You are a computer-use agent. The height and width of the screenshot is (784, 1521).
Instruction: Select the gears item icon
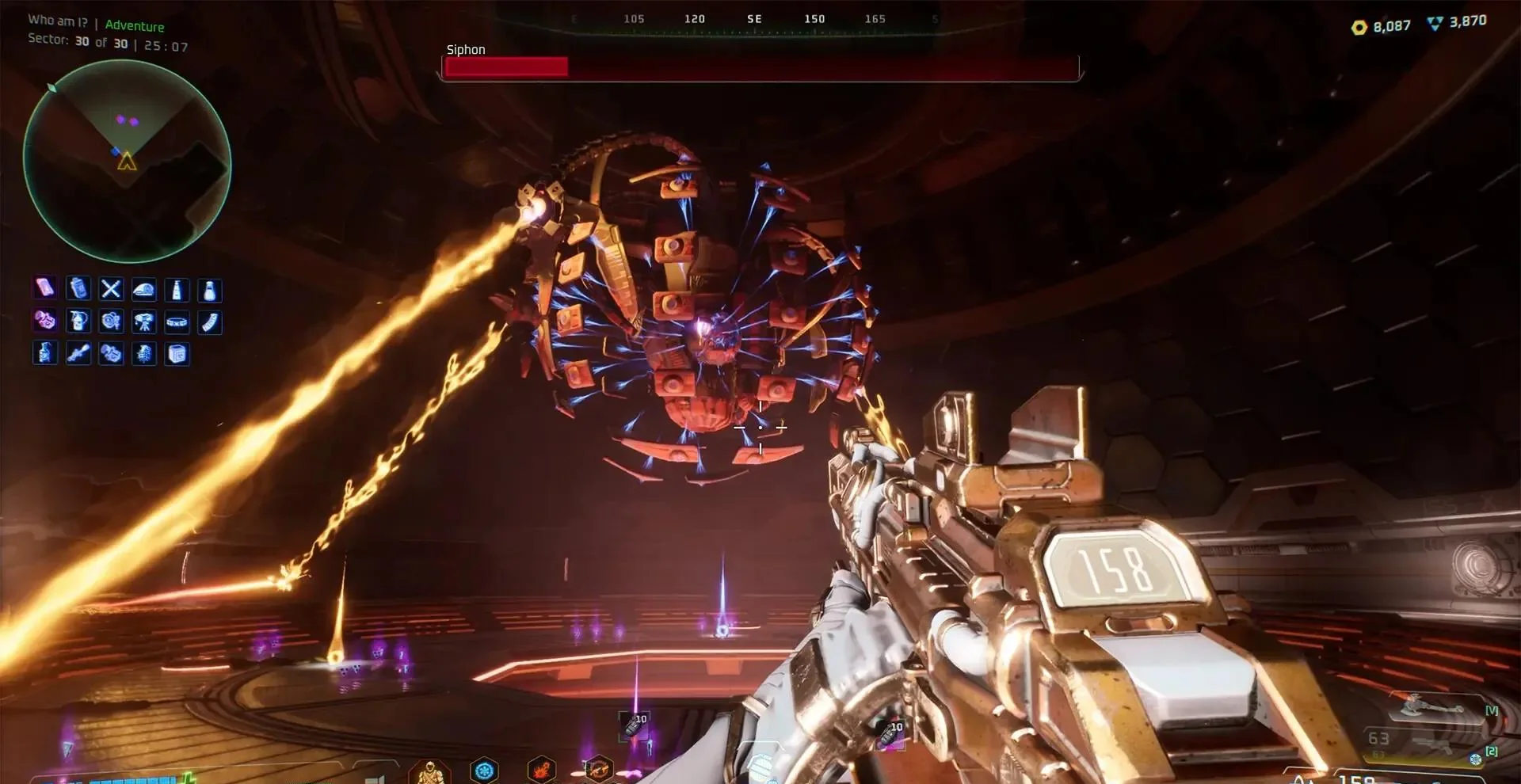(x=111, y=322)
